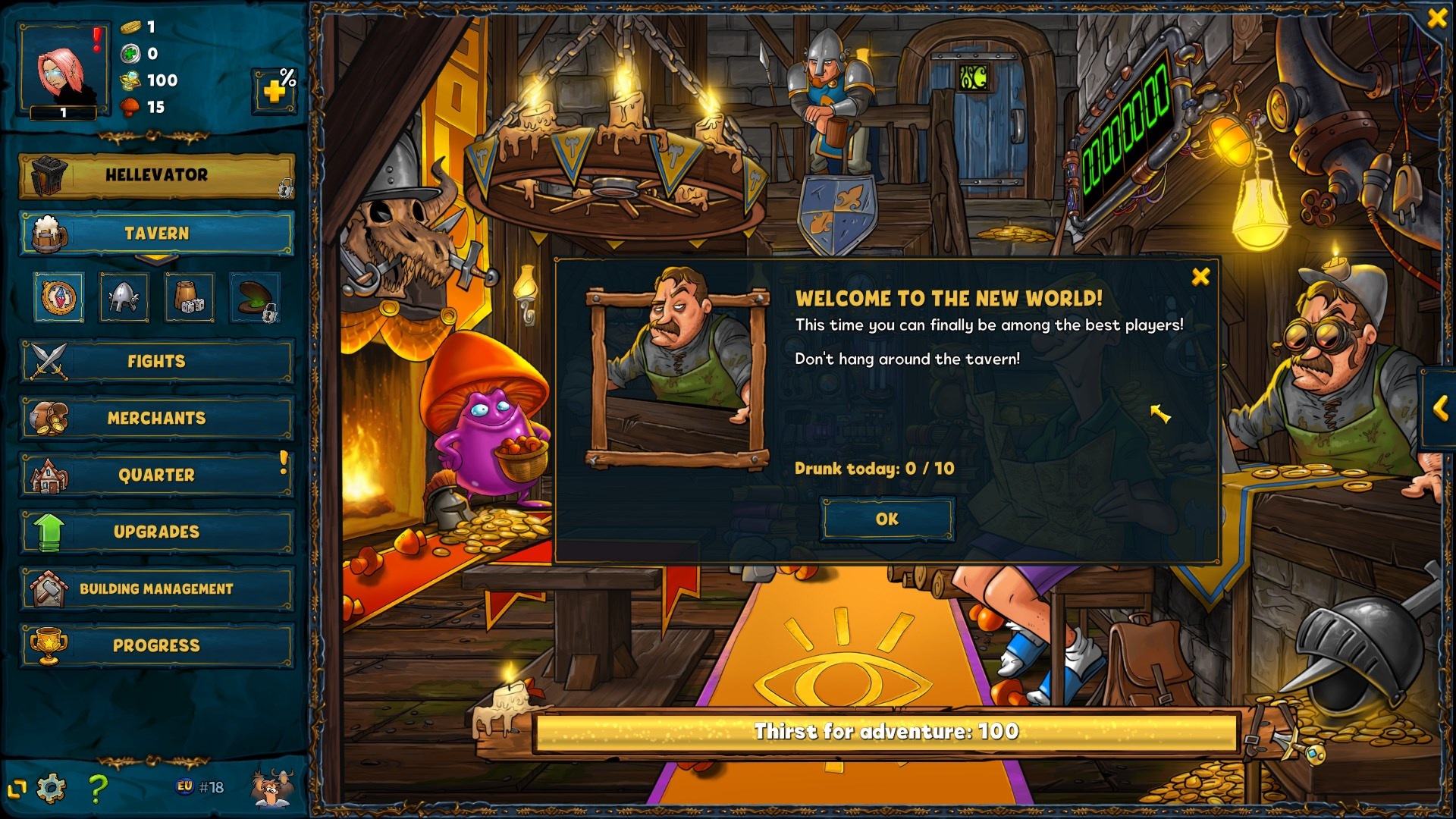Select the Tavern menu entry
The height and width of the screenshot is (819, 1456).
coord(156,234)
